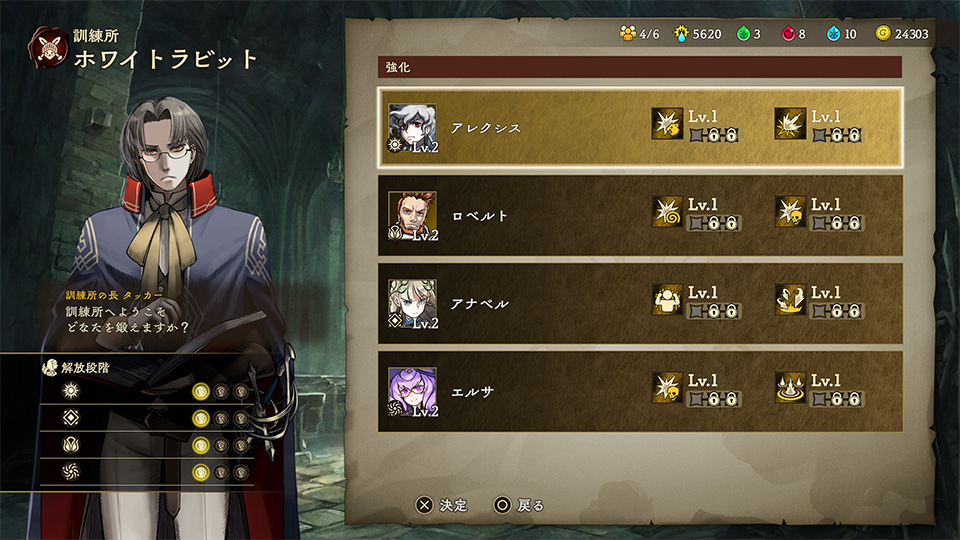Click アレクシス's first skill icon

[x=667, y=124]
